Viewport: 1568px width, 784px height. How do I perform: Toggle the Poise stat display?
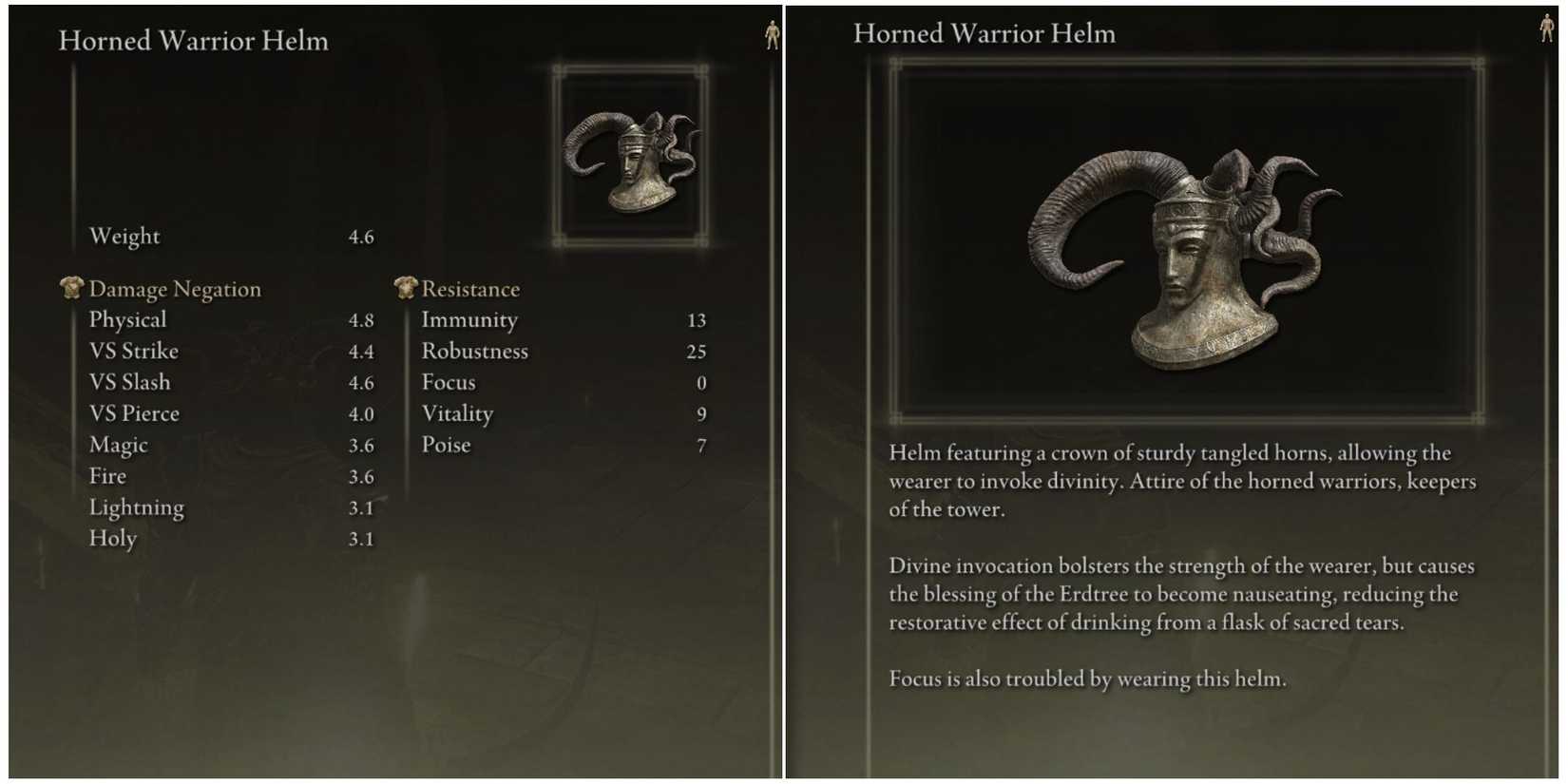click(x=447, y=444)
